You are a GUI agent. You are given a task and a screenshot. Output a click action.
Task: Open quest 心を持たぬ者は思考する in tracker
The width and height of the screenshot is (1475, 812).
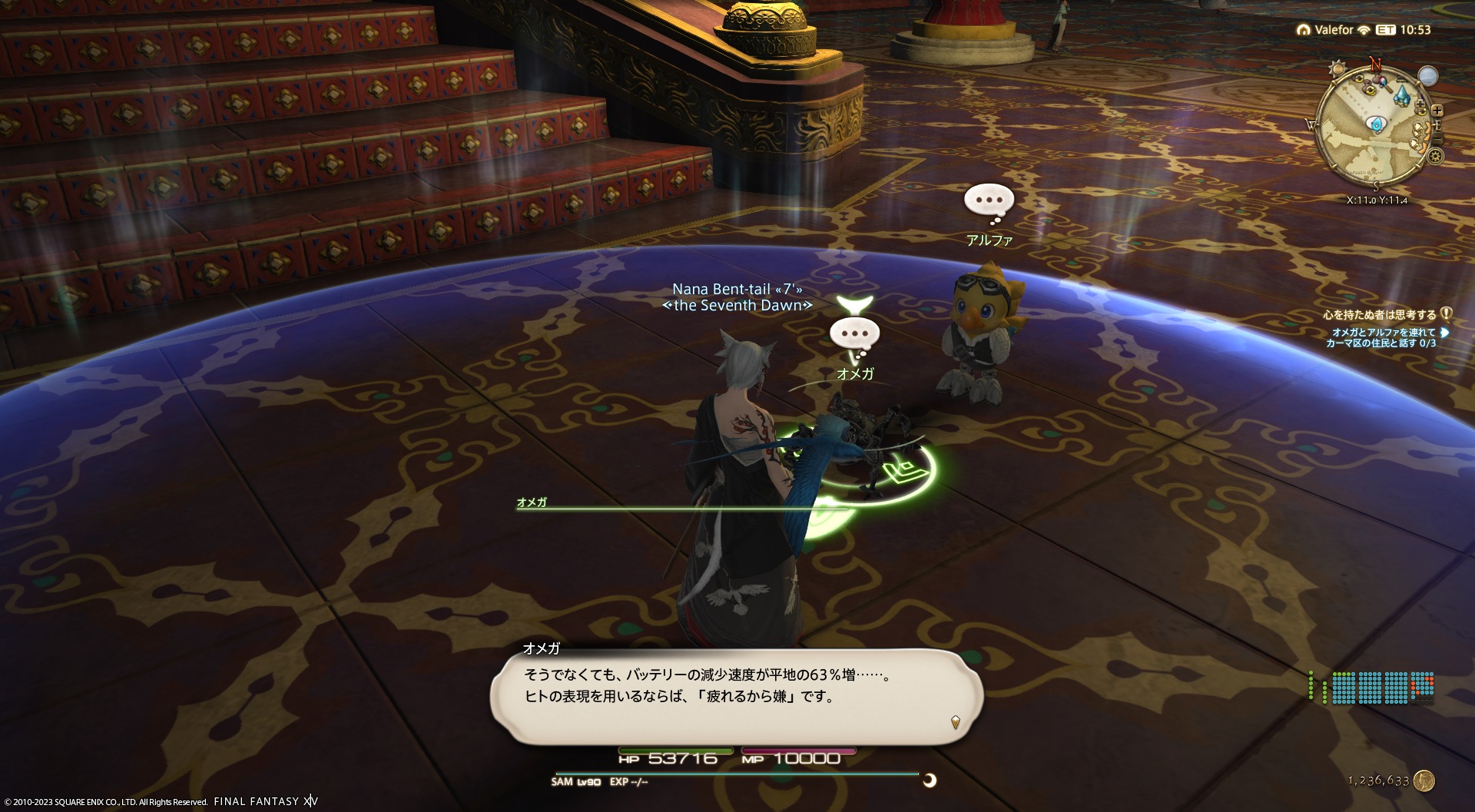click(1379, 314)
